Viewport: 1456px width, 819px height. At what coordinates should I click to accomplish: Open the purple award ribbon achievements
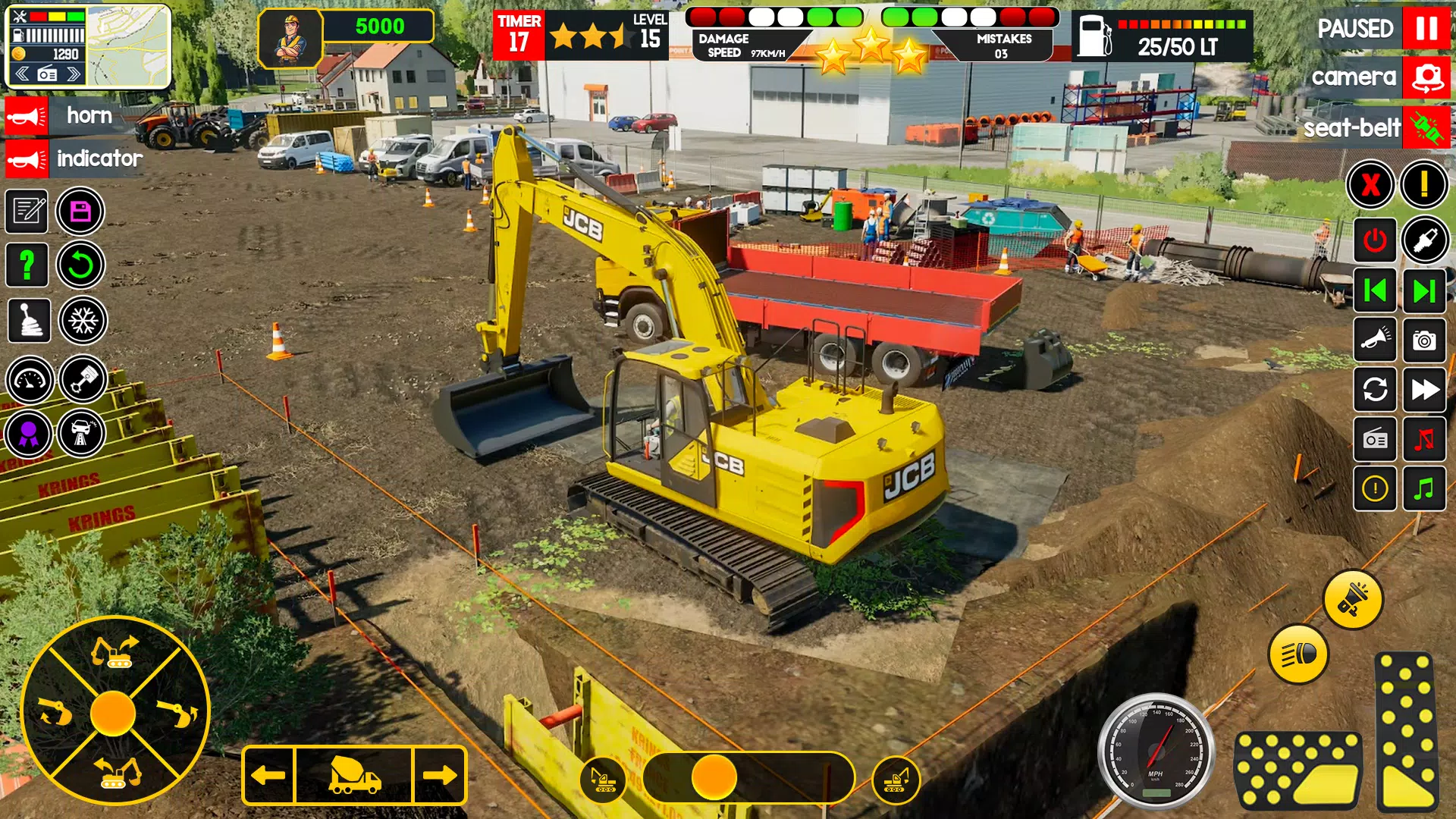click(x=28, y=435)
